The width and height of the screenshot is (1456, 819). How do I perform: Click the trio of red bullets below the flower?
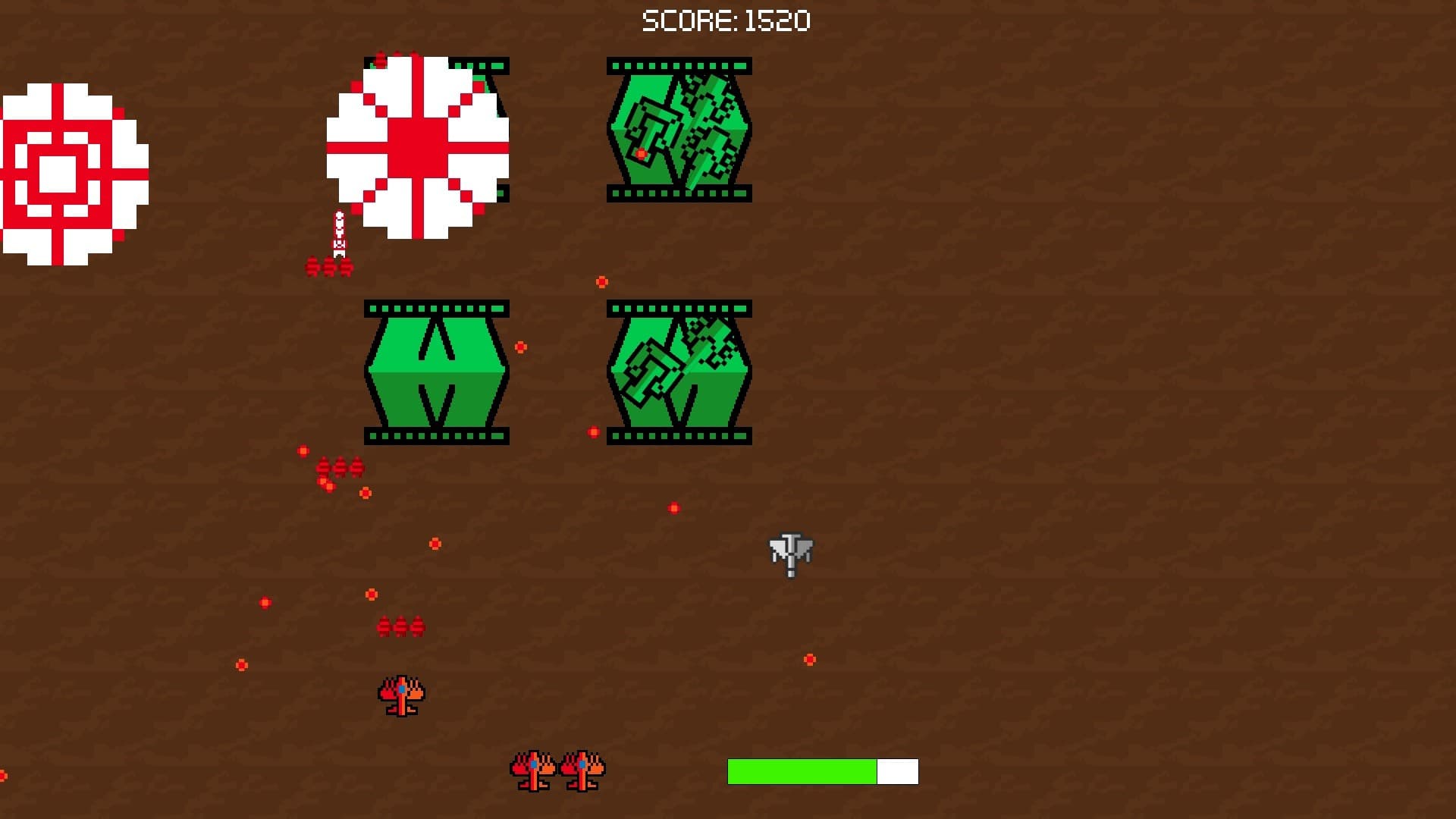pos(328,267)
